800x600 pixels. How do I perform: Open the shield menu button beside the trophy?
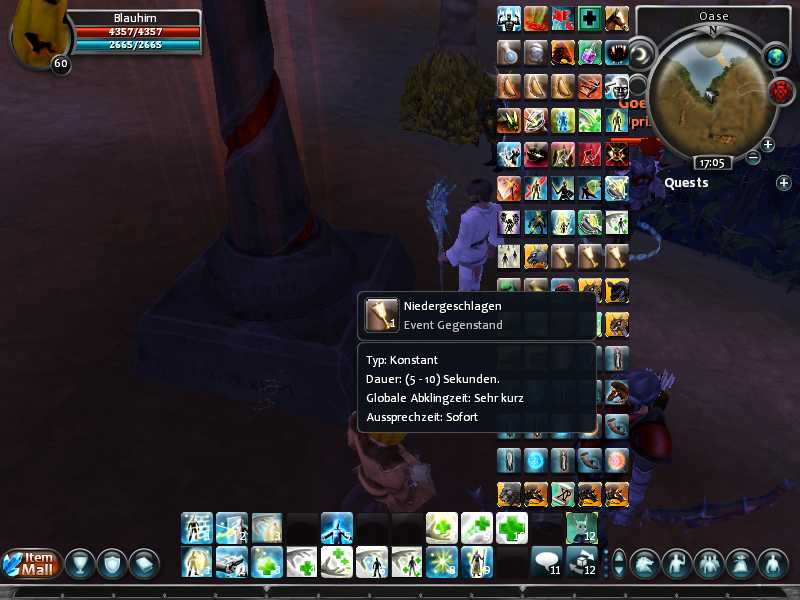coord(112,564)
